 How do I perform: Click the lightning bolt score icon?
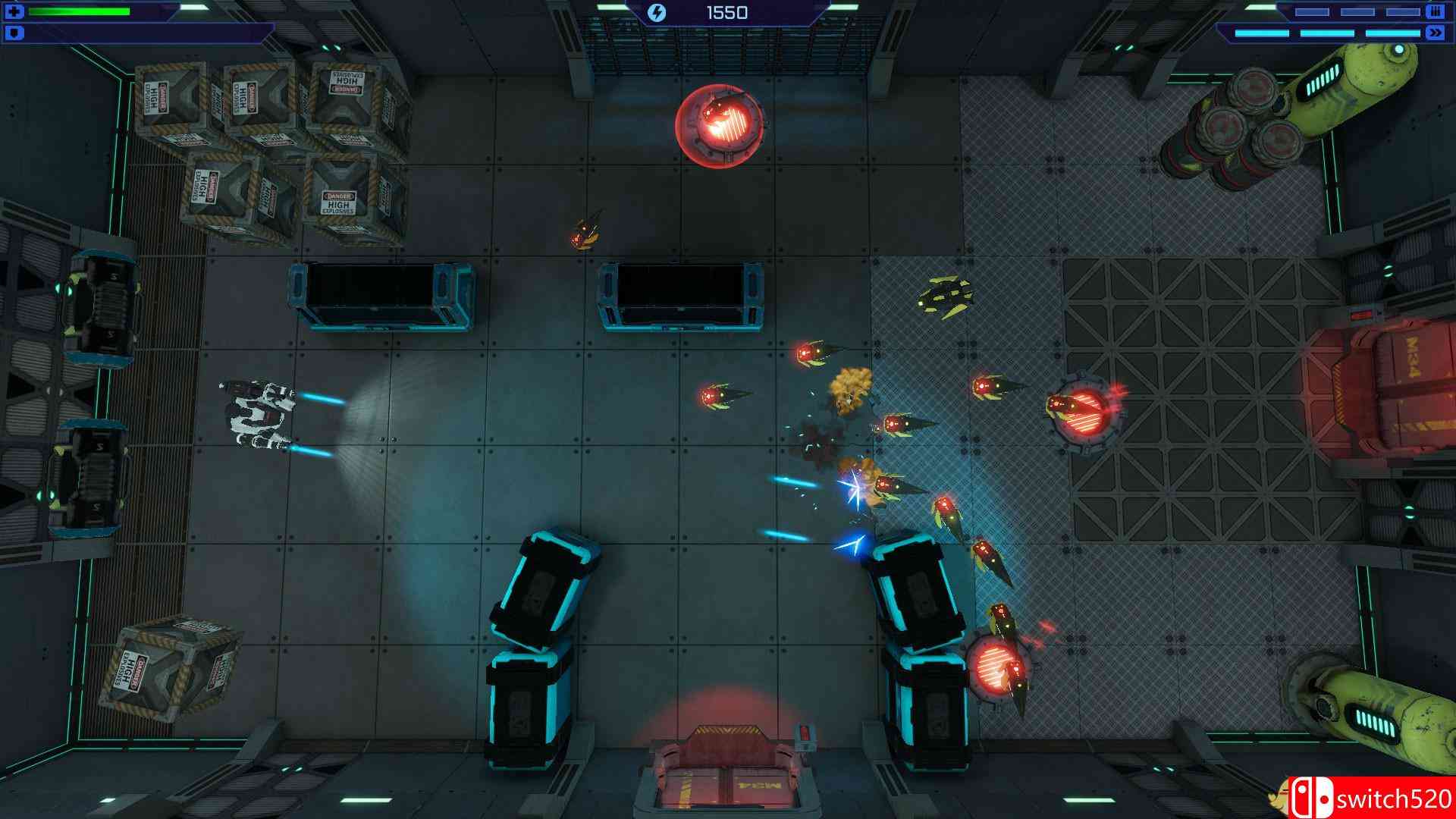click(657, 12)
